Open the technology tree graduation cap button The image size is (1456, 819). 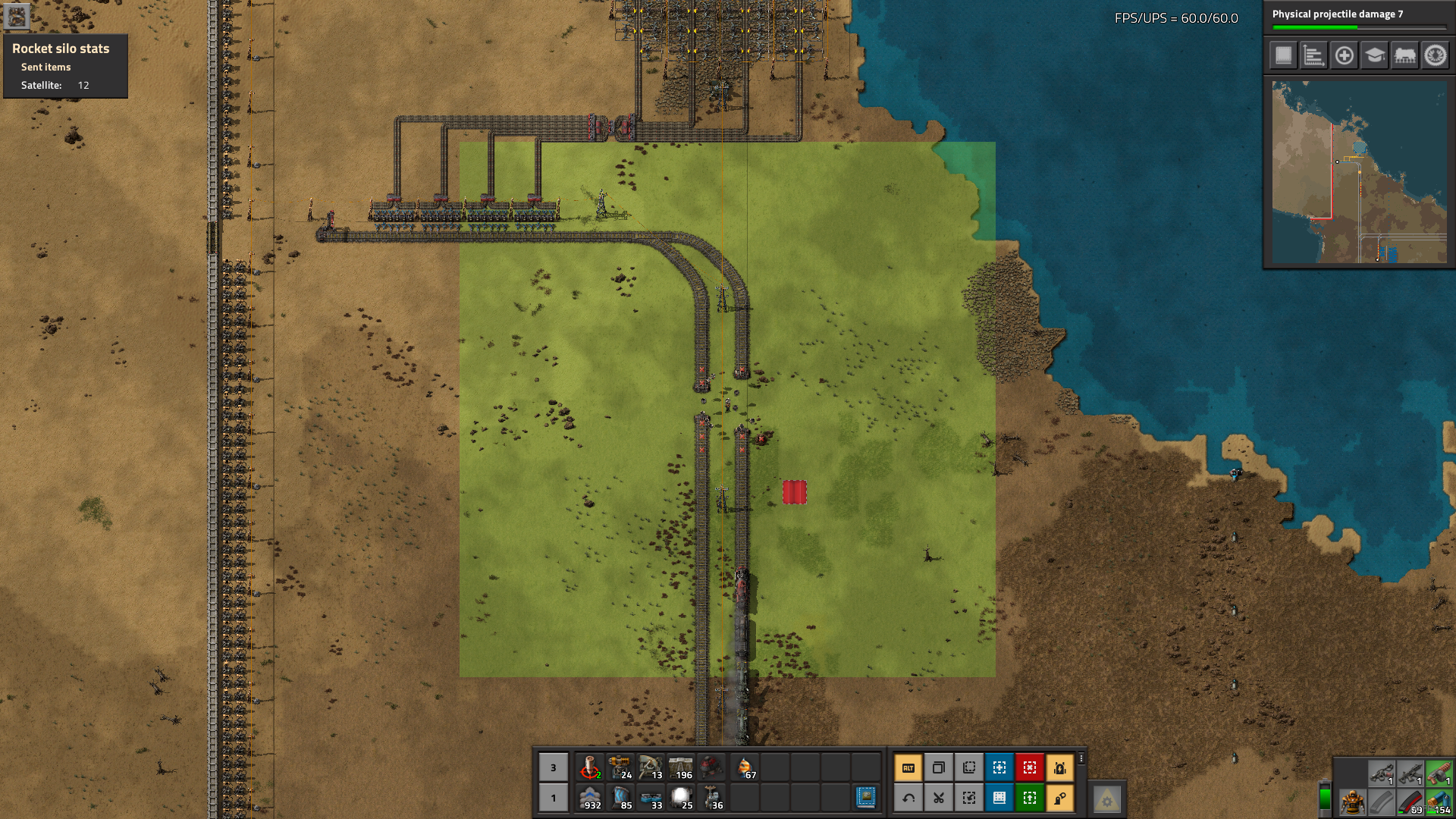(x=1374, y=55)
